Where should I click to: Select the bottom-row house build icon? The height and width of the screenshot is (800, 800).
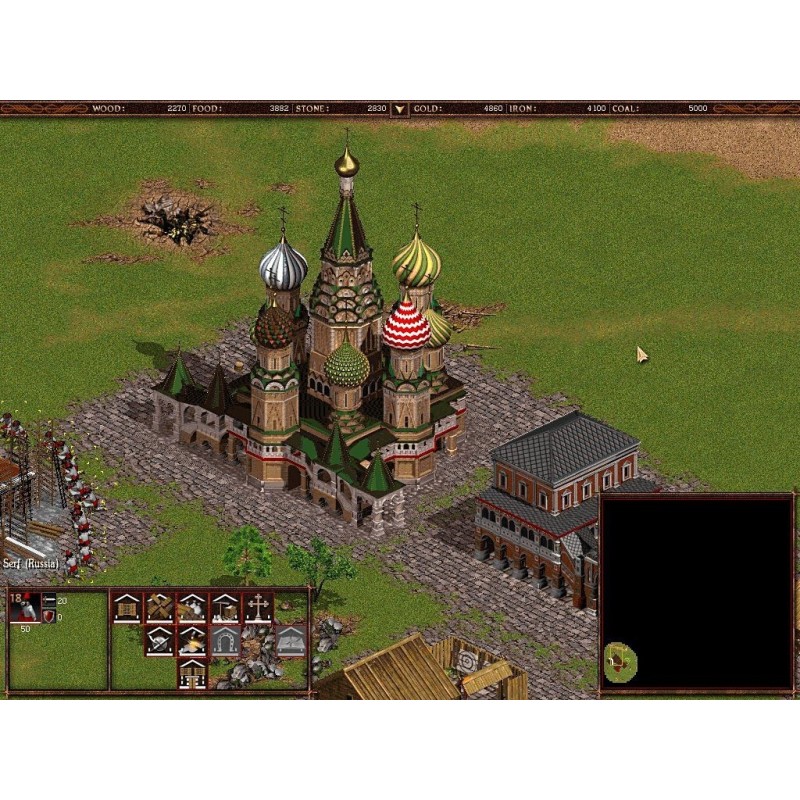click(x=192, y=673)
